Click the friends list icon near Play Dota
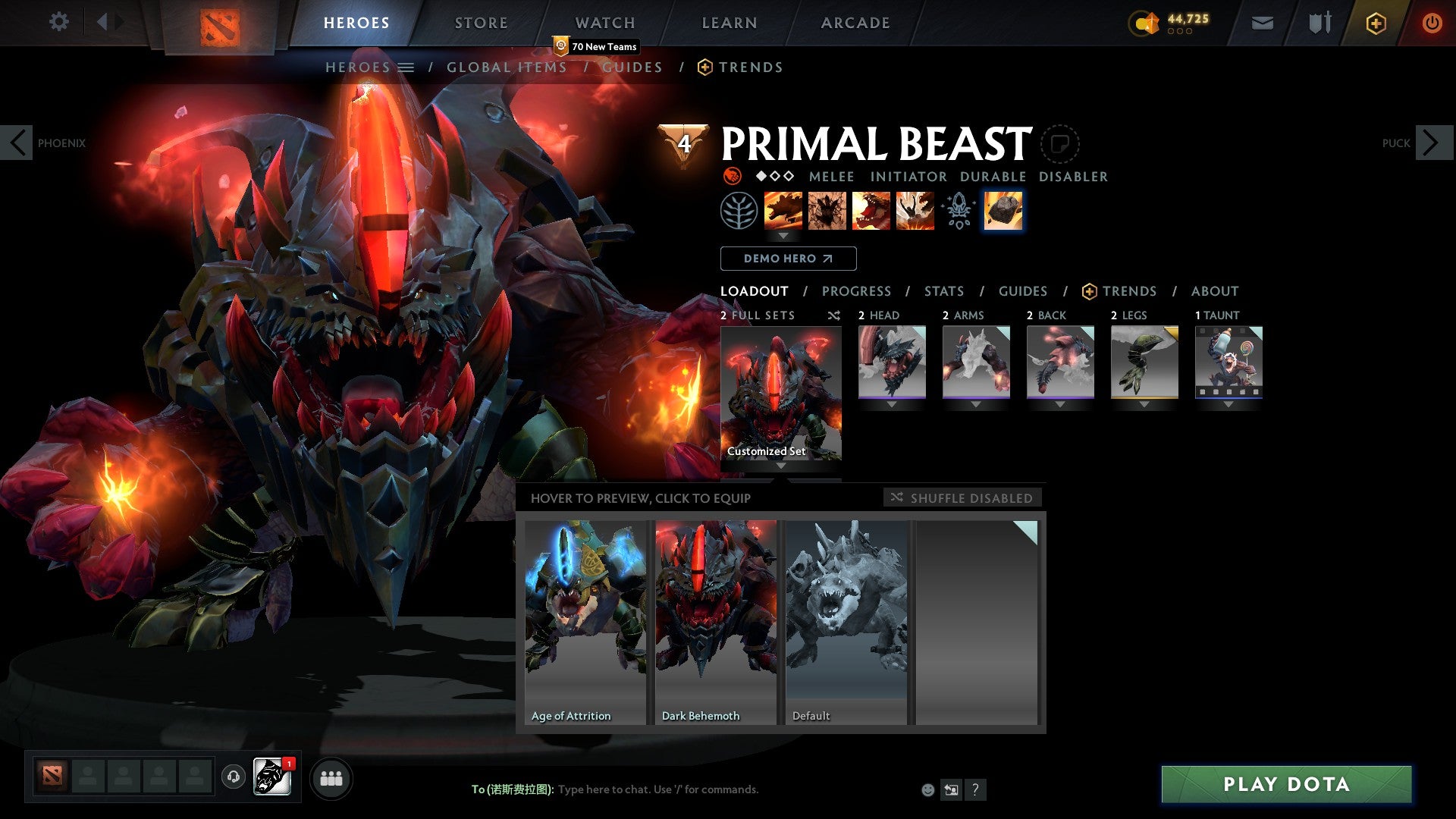This screenshot has width=1456, height=819. (331, 777)
